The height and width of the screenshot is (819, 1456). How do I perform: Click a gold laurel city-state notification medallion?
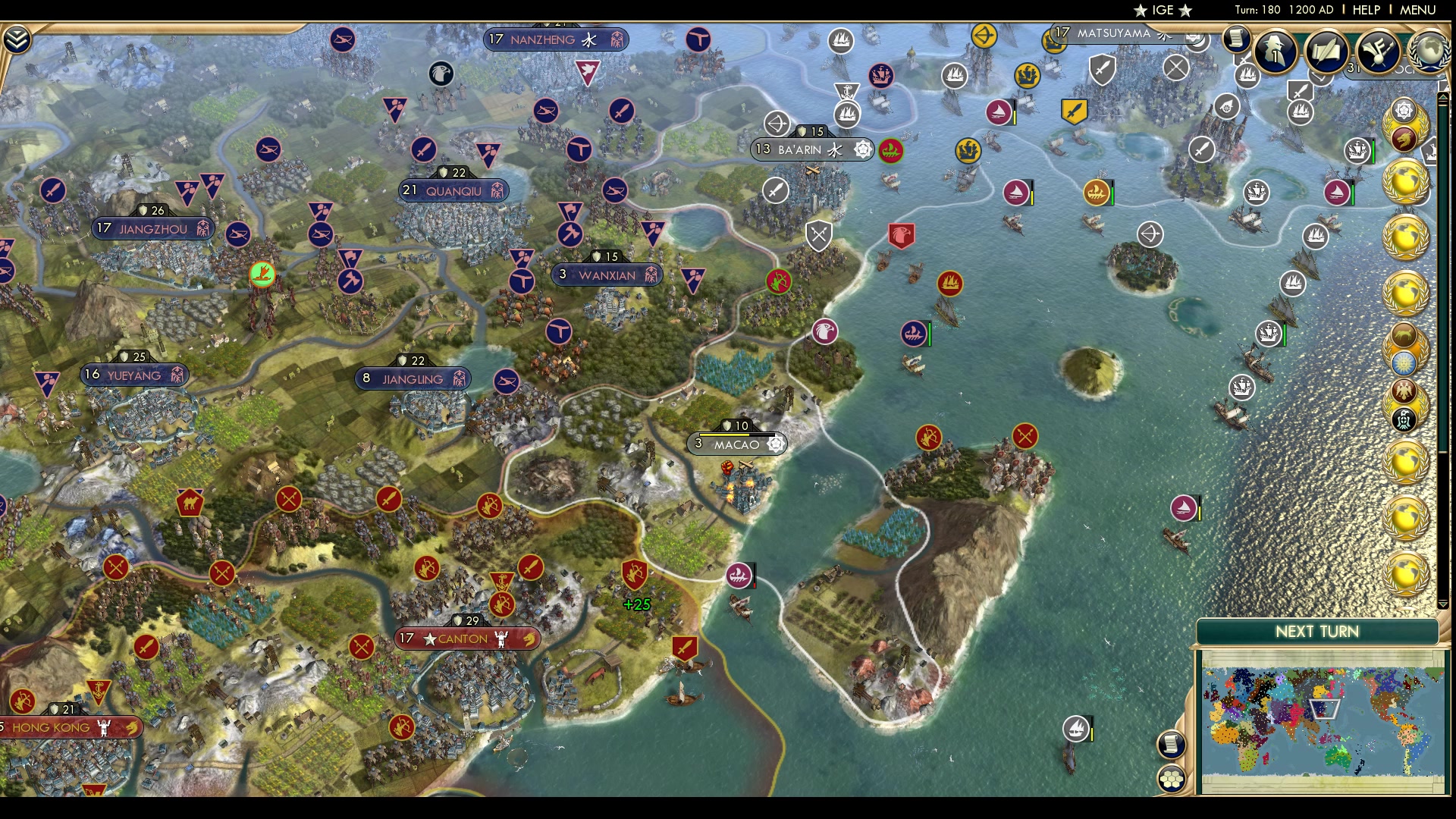pyautogui.click(x=1407, y=182)
